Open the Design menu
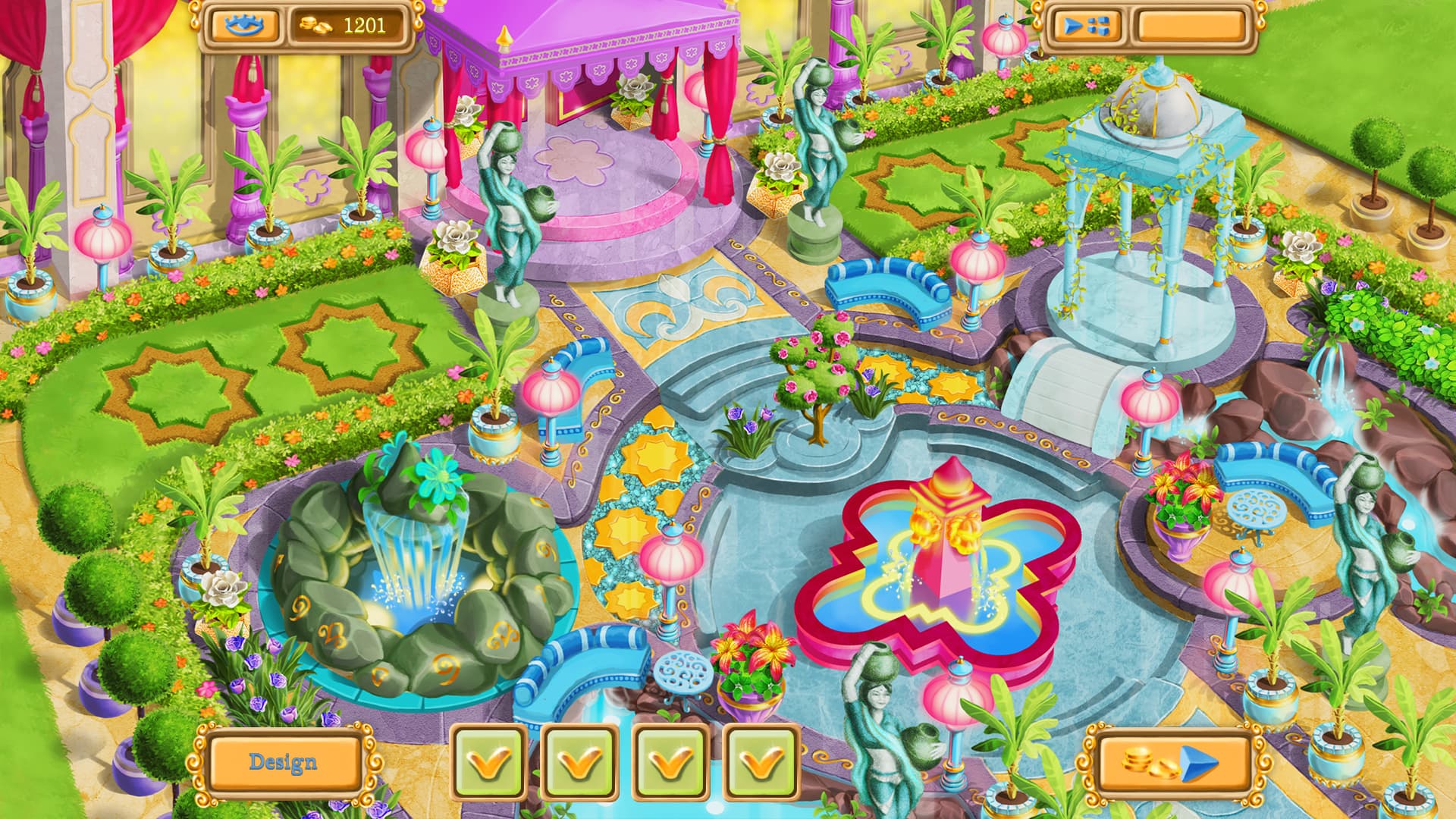1456x819 pixels. pos(284,762)
